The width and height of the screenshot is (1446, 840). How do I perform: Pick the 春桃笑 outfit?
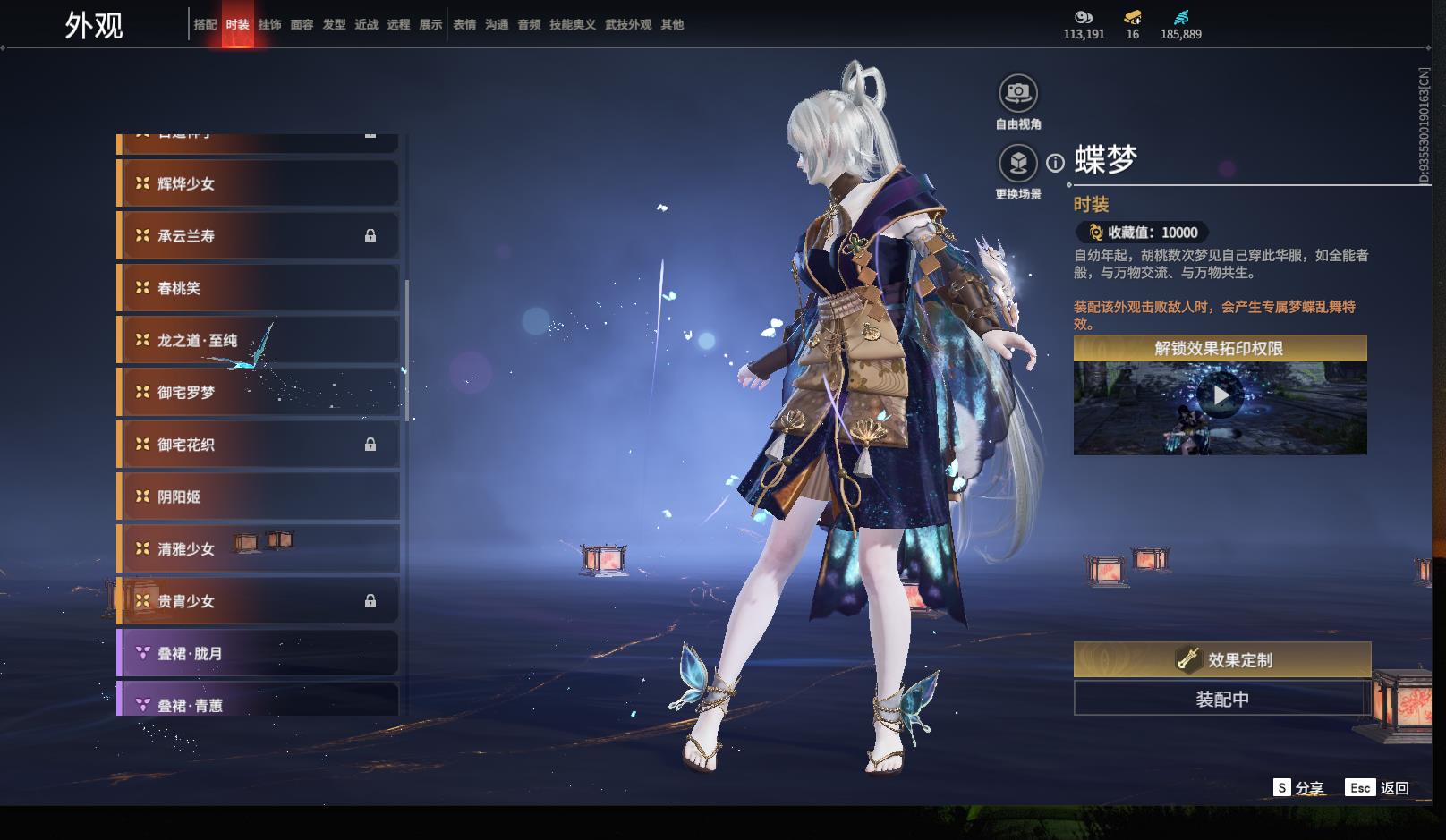(258, 288)
